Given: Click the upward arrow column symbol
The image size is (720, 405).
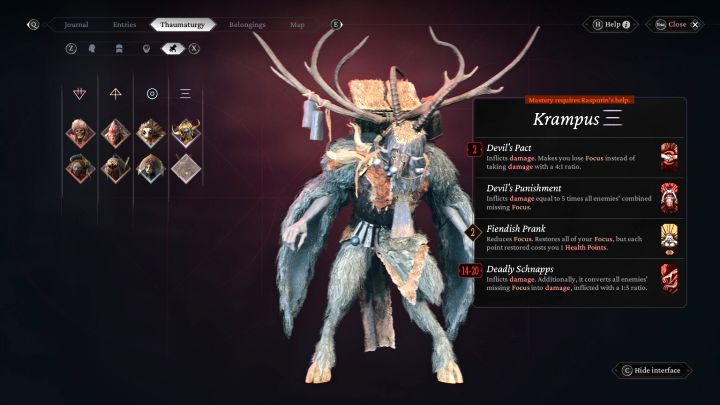Looking at the screenshot, I should tap(116, 94).
